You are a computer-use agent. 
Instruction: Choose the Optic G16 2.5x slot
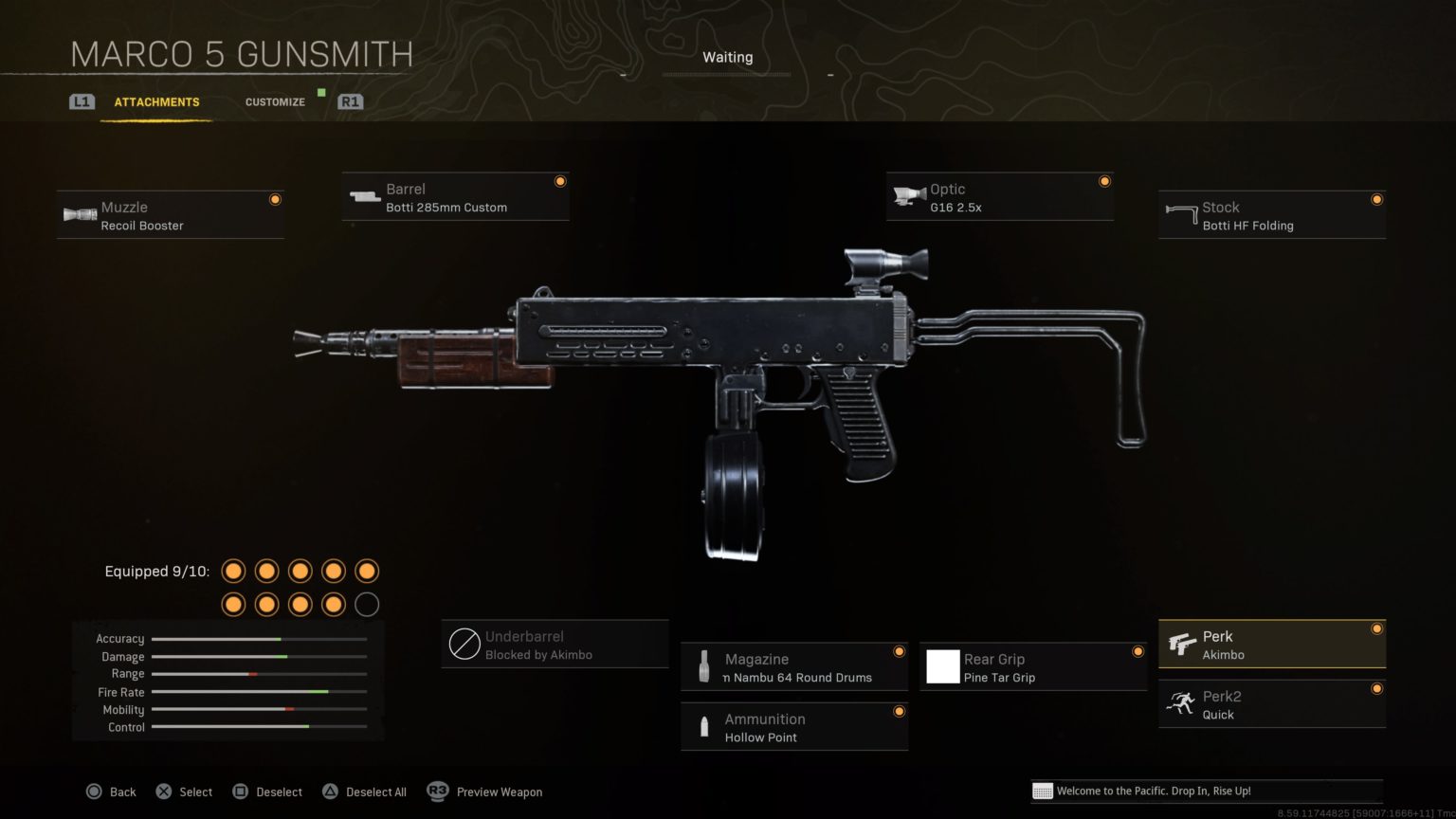pyautogui.click(x=1000, y=197)
